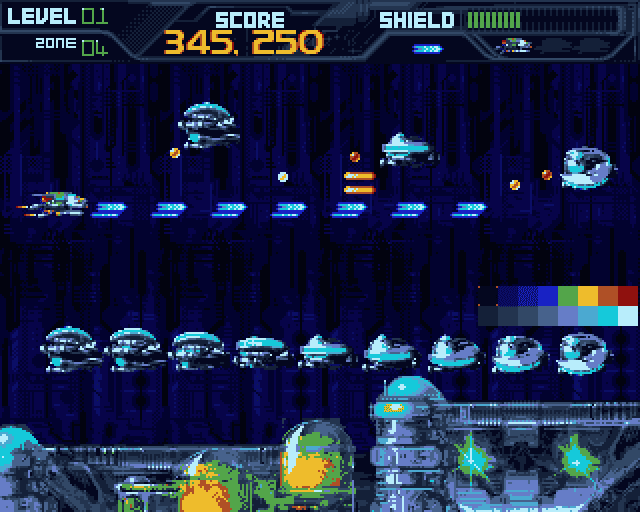Choose the bright royal blue swatch

pos(547,296)
